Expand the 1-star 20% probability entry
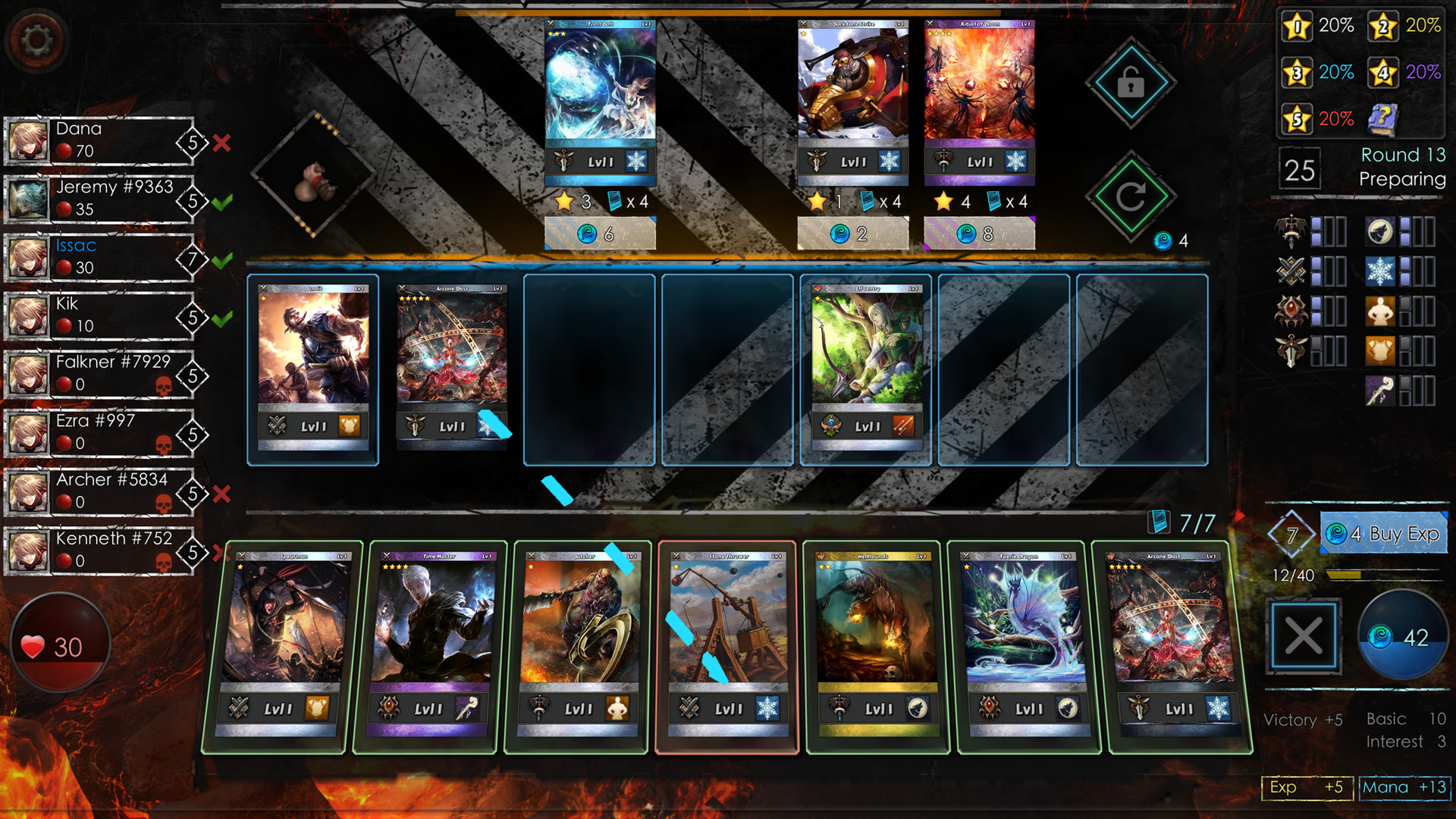Image resolution: width=1456 pixels, height=819 pixels. 1317,26
